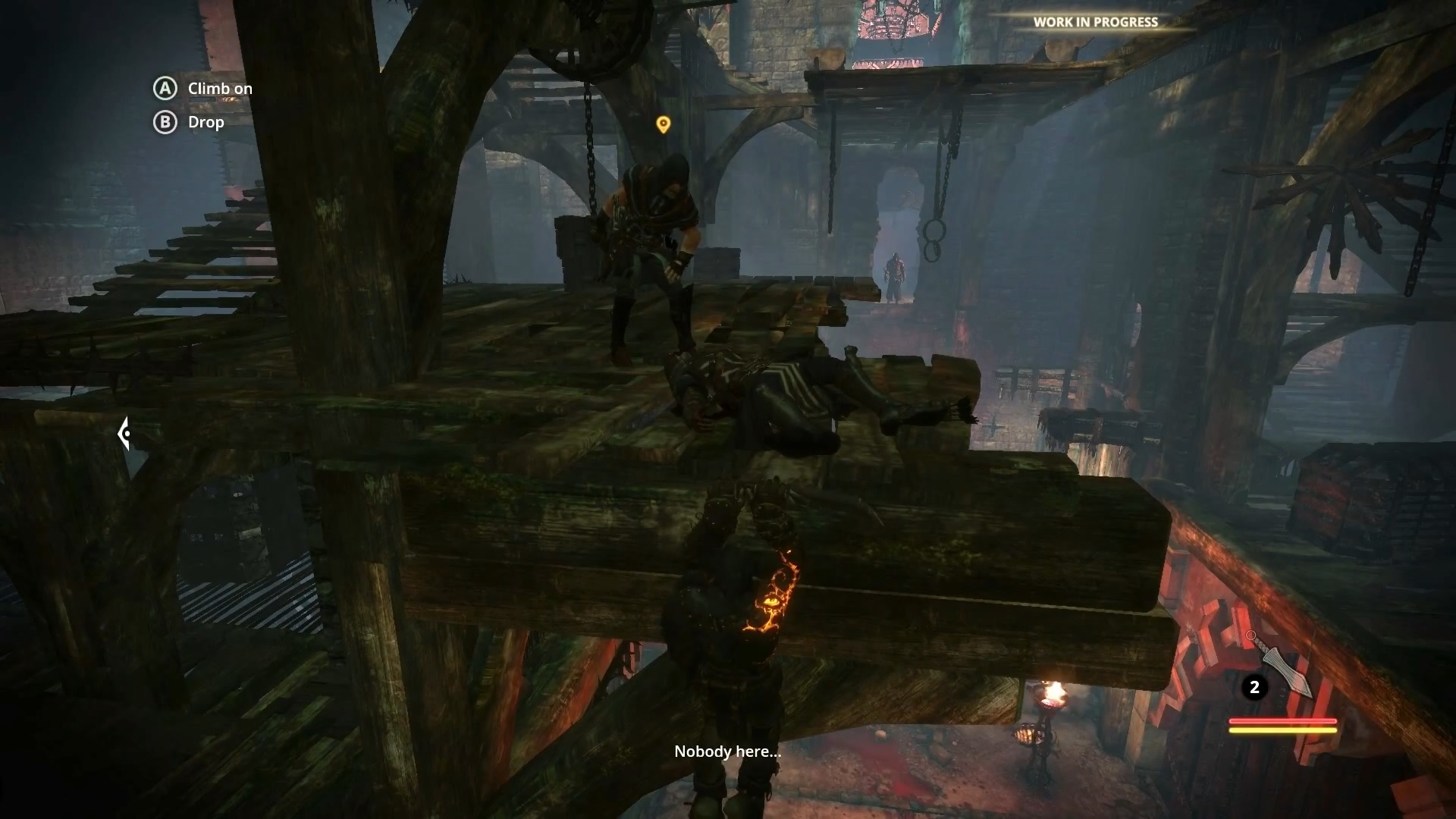Click the circled A button prompt

165,89
